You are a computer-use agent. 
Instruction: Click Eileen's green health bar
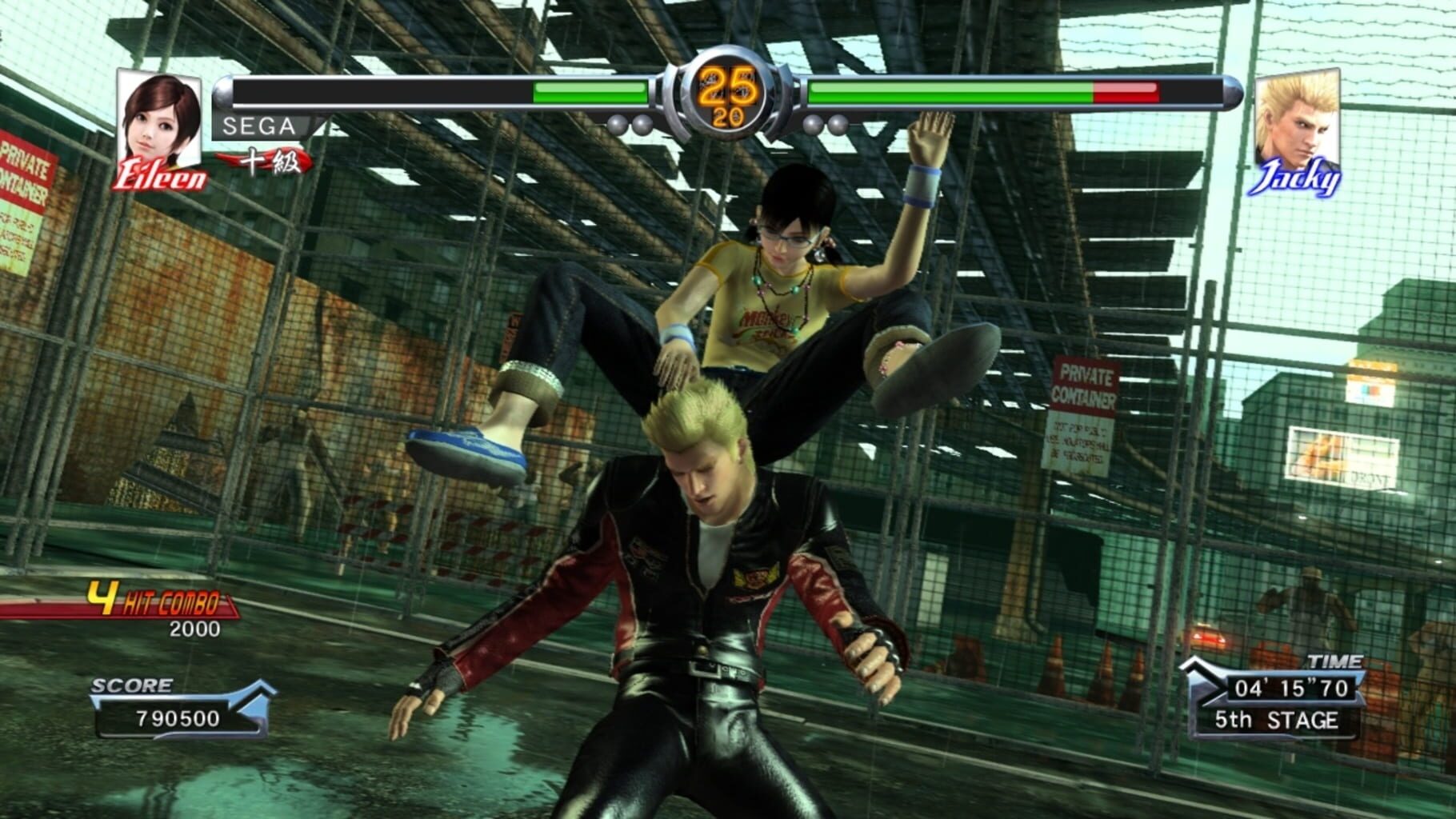point(592,90)
